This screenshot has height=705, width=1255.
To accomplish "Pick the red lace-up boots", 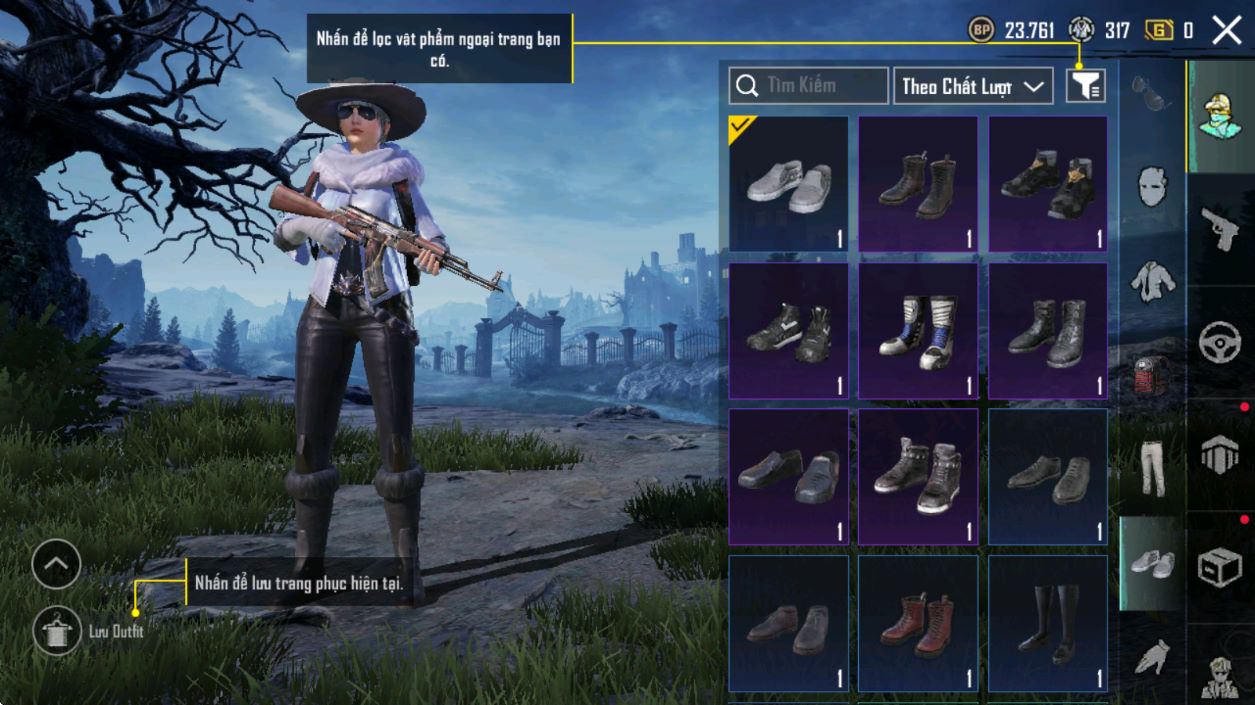I will click(918, 624).
